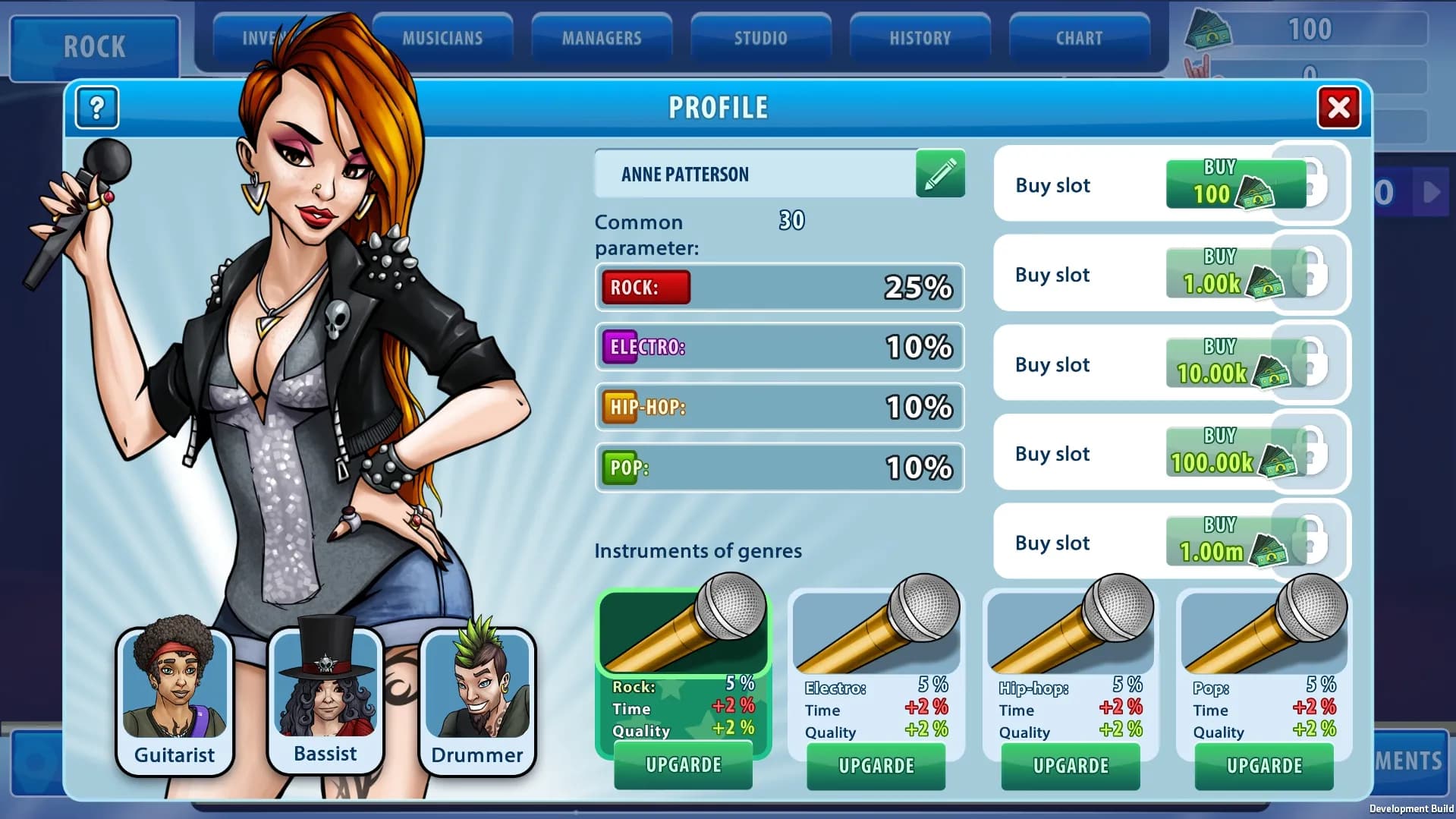Image resolution: width=1456 pixels, height=819 pixels.
Task: Edit the name Anne Patterson
Action: [940, 174]
